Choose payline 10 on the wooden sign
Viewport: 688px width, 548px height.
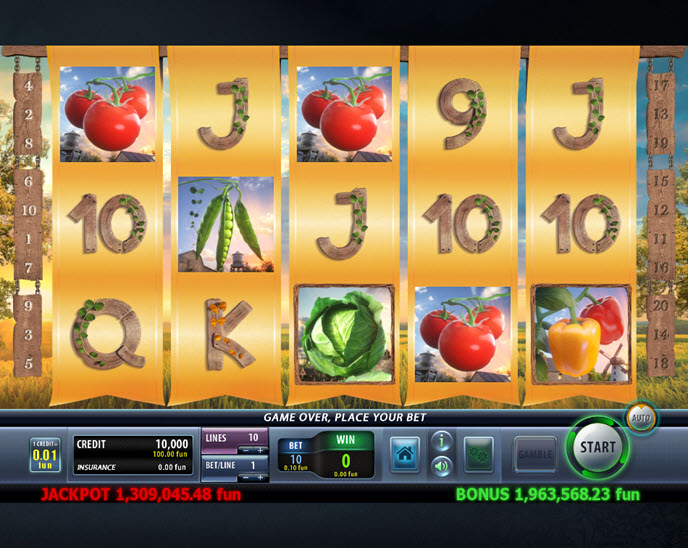29,210
